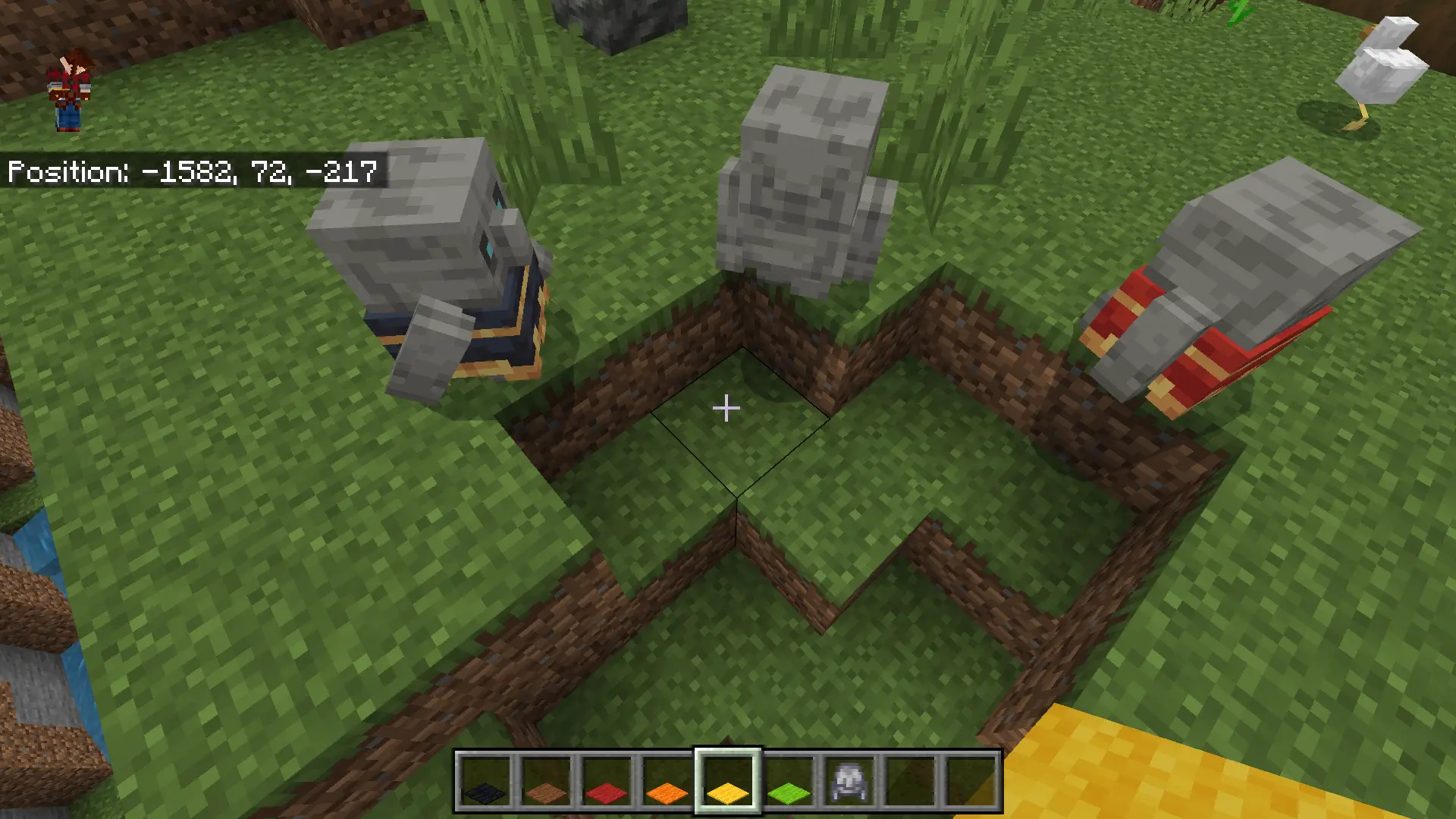Viewport: 1456px width, 819px height.
Task: Select the gray spawn egg slot
Action: 849,783
